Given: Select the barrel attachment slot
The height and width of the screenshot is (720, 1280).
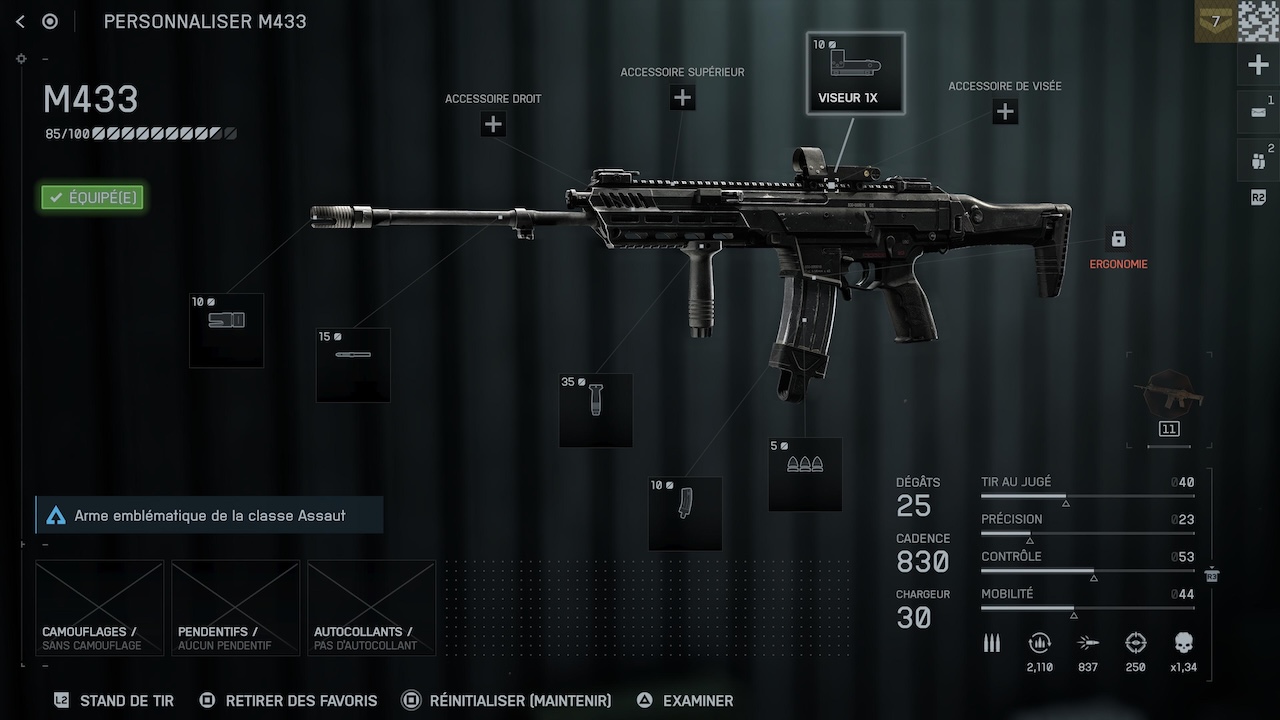Looking at the screenshot, I should pyautogui.click(x=353, y=365).
